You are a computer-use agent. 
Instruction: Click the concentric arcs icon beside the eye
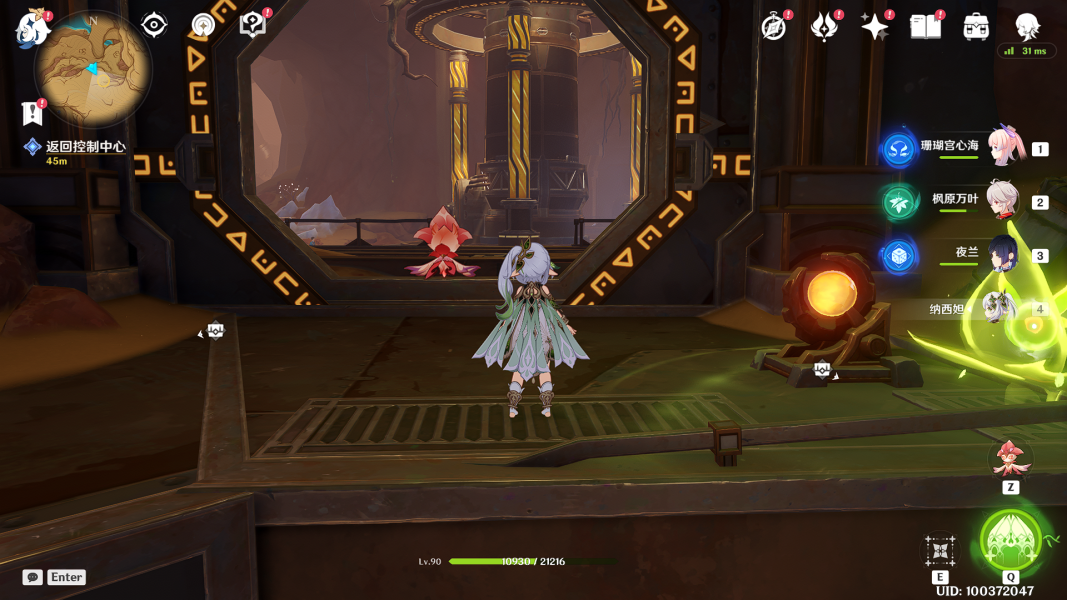203,25
